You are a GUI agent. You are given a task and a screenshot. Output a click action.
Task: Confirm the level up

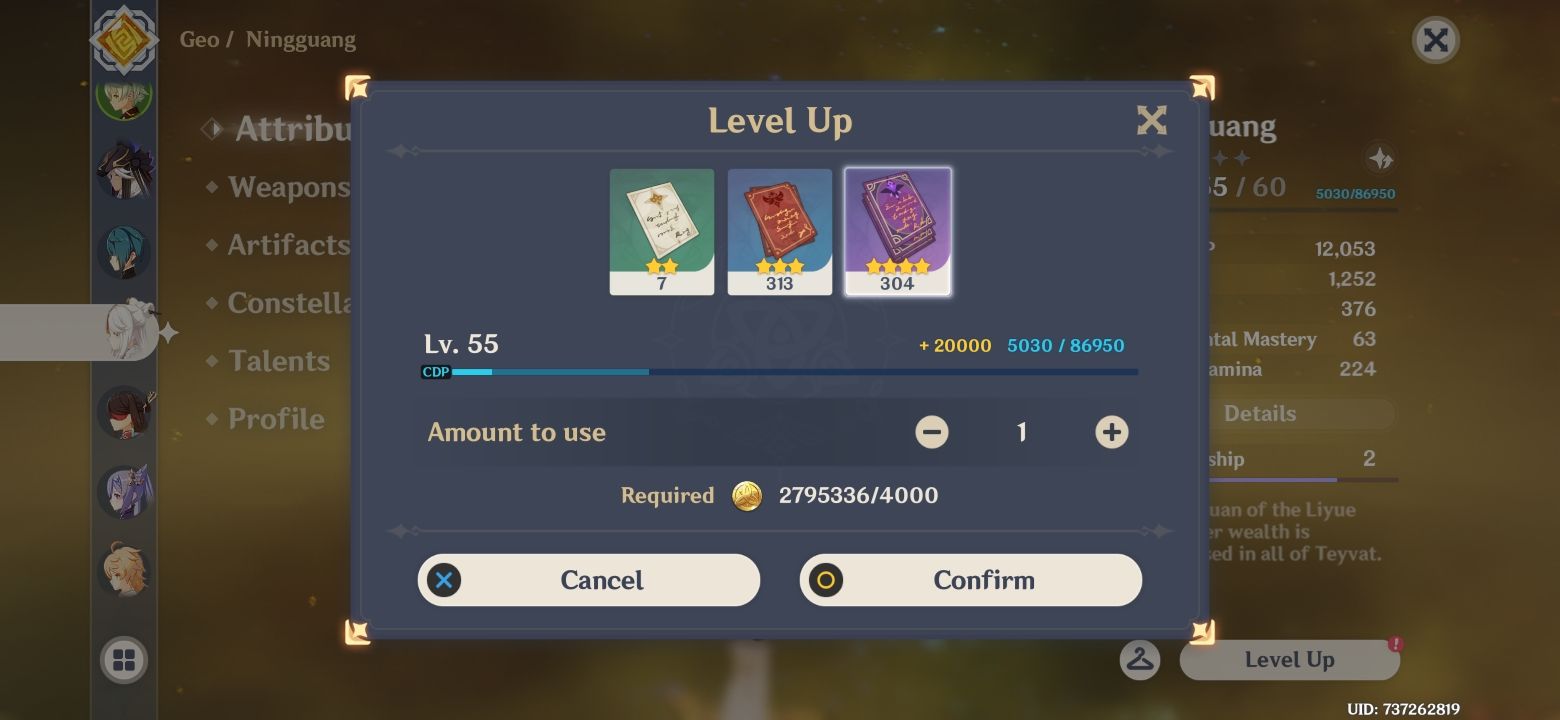970,579
